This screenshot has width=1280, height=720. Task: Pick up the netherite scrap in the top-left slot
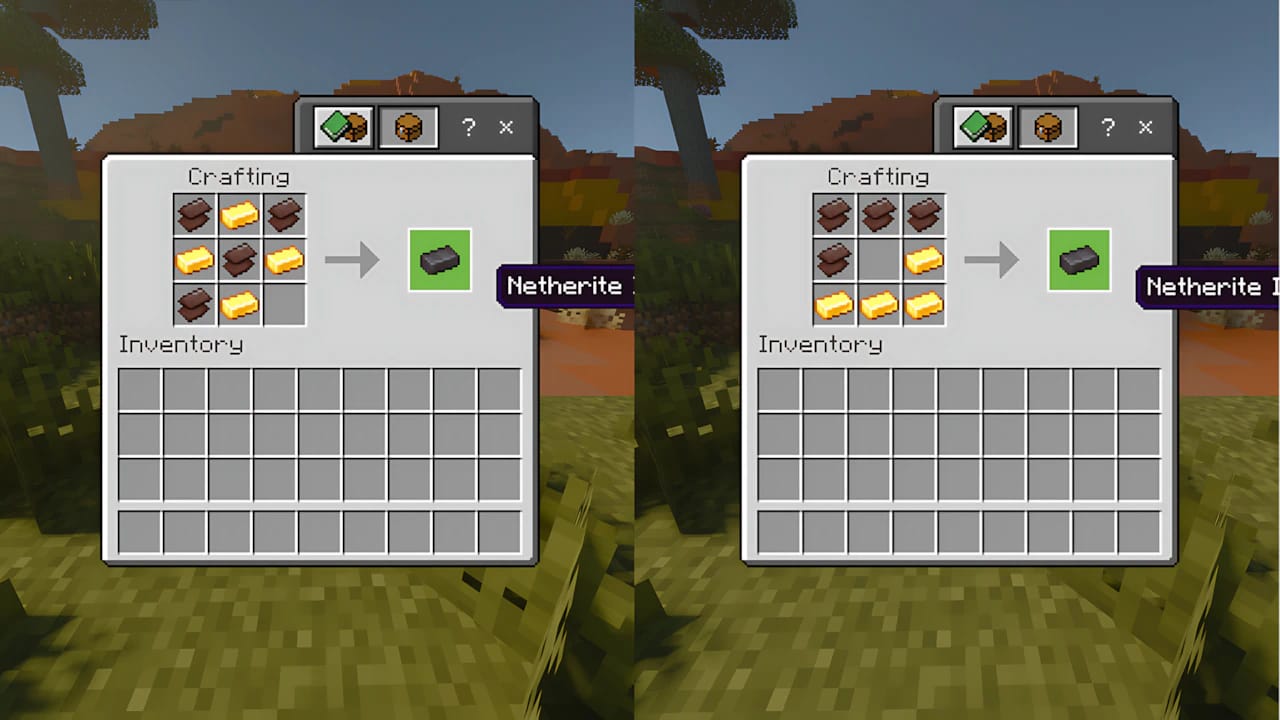click(193, 214)
